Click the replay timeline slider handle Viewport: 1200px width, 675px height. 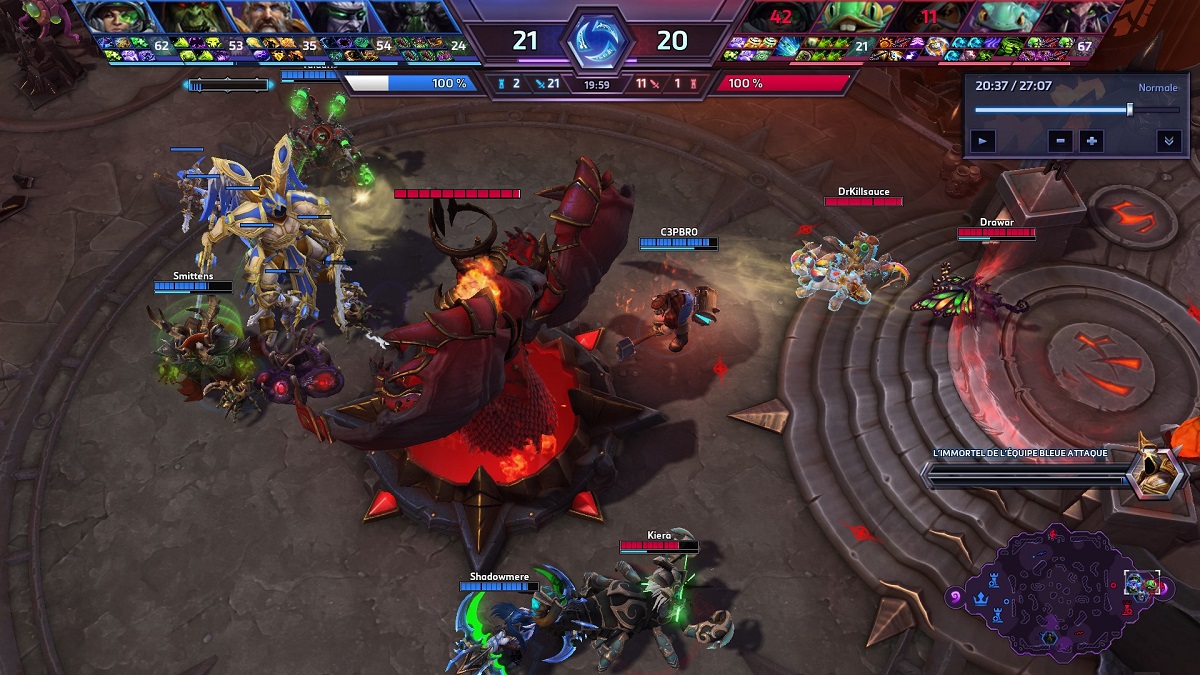1130,110
